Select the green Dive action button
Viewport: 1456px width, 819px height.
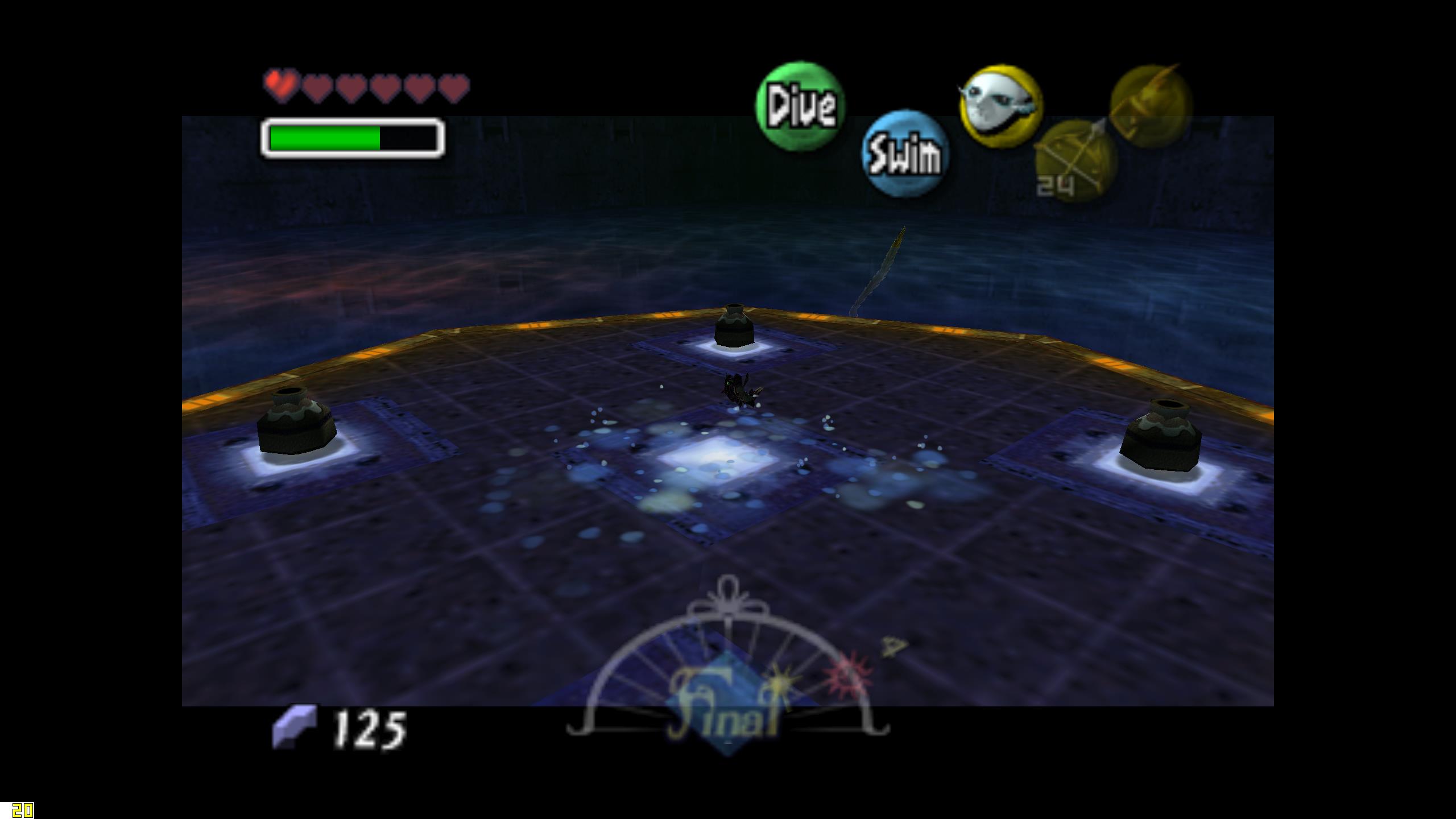click(800, 106)
